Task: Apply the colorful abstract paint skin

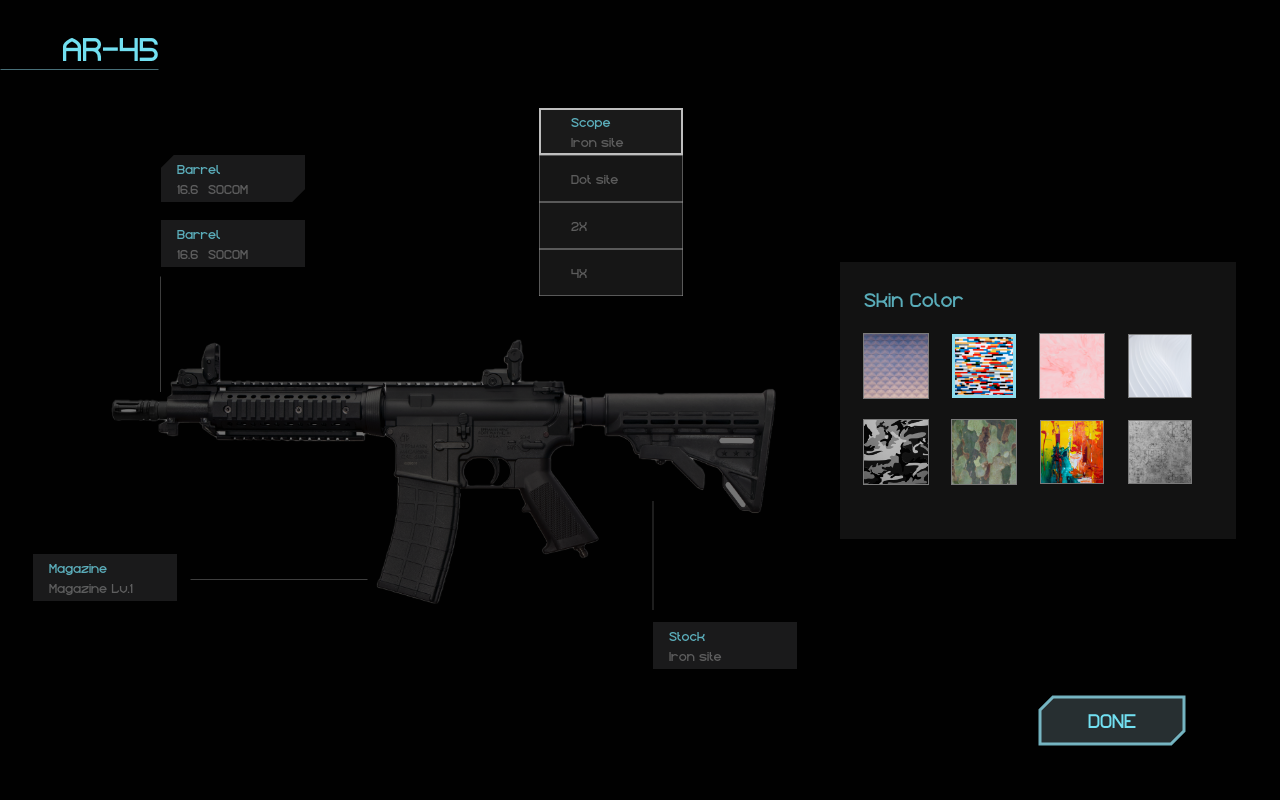Action: tap(1072, 452)
